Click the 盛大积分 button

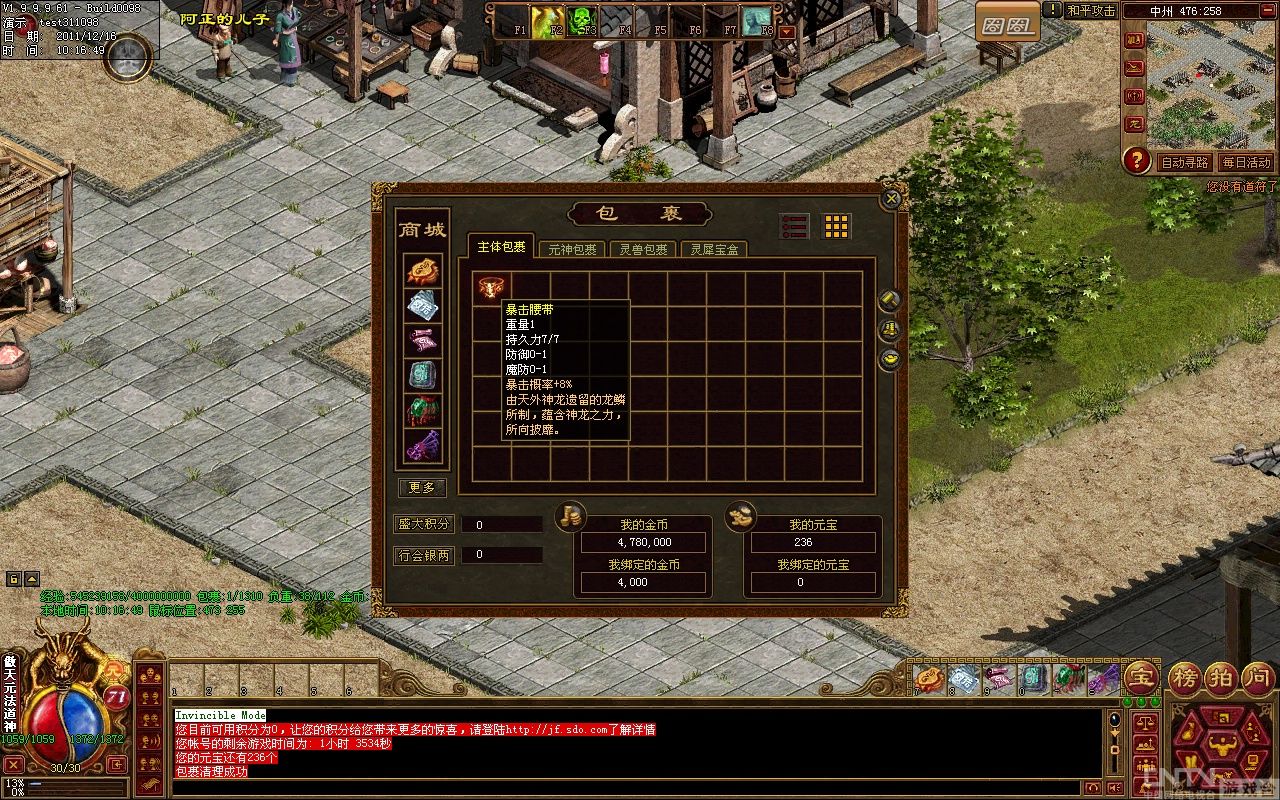coord(422,524)
